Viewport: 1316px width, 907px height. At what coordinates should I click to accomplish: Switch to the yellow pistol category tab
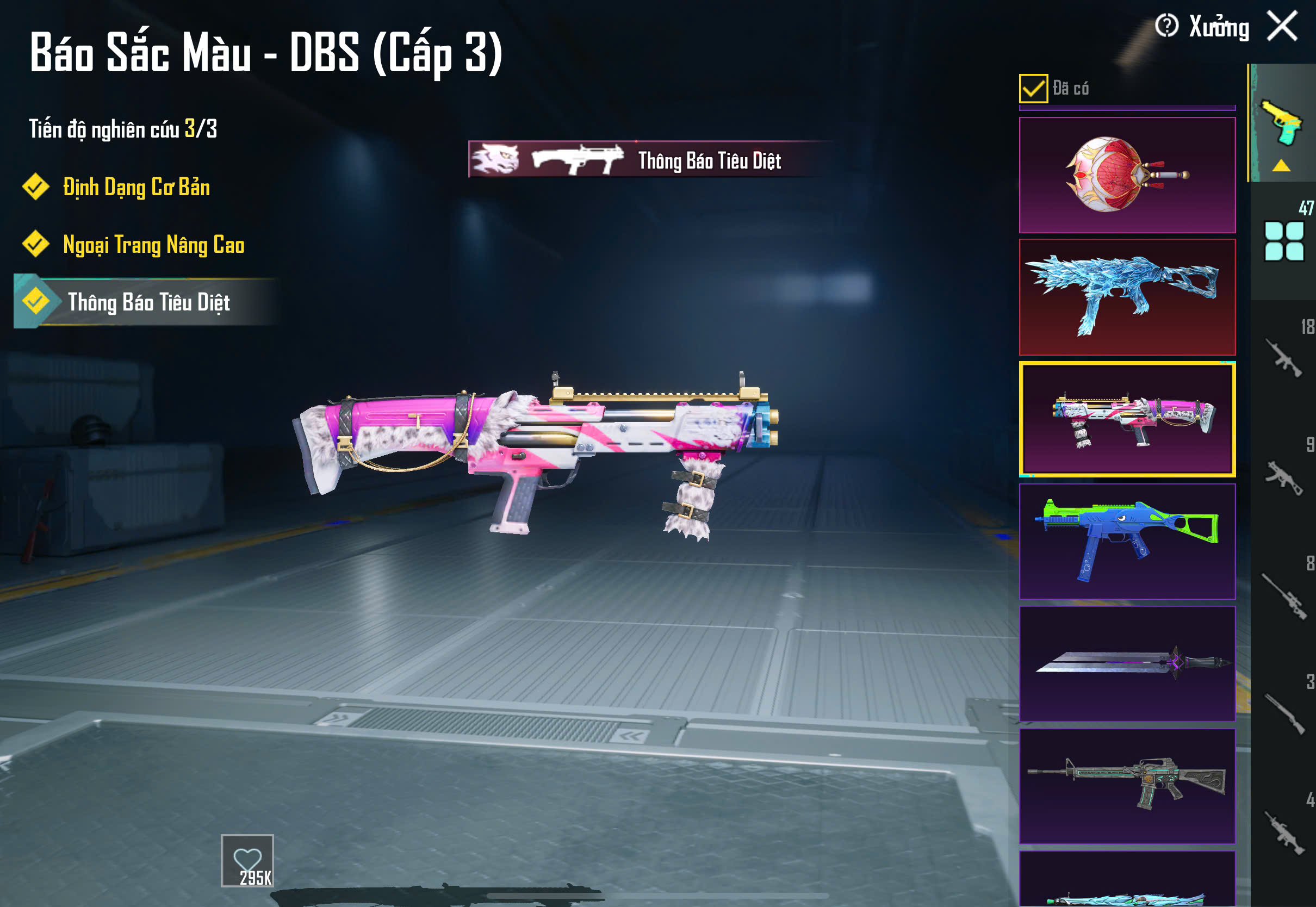(1282, 124)
